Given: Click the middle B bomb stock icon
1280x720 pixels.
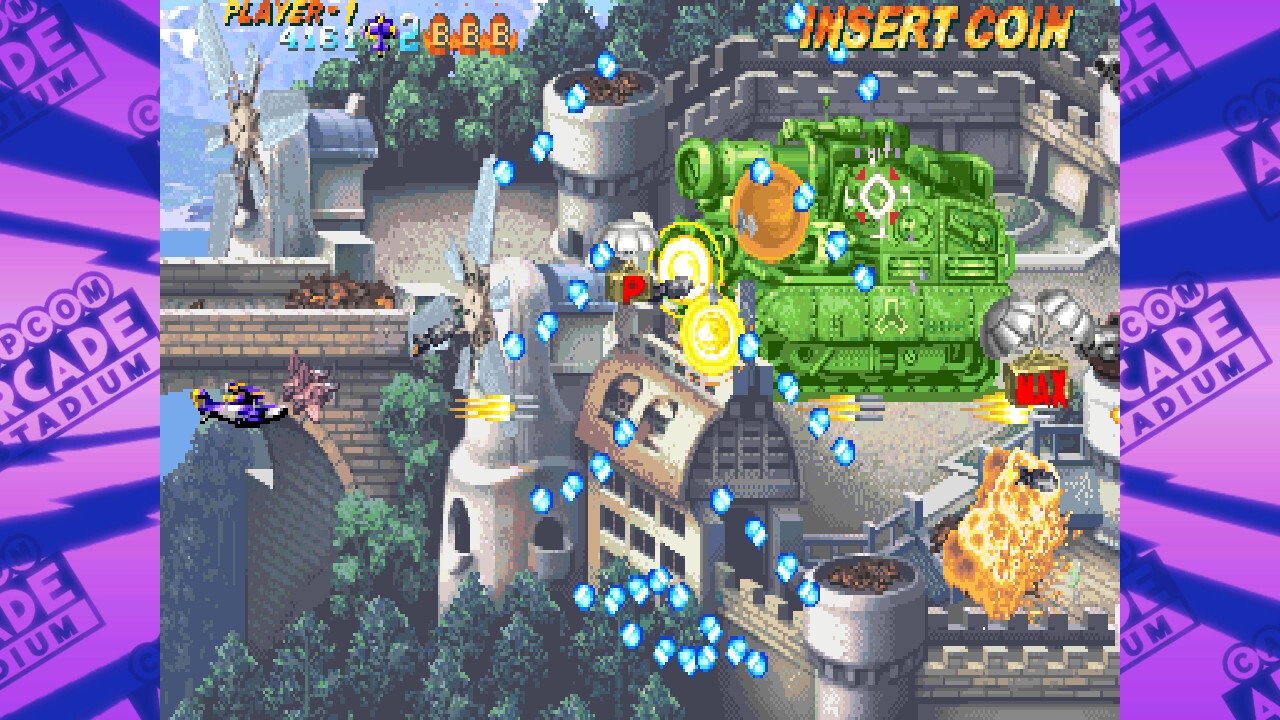Looking at the screenshot, I should pos(468,33).
